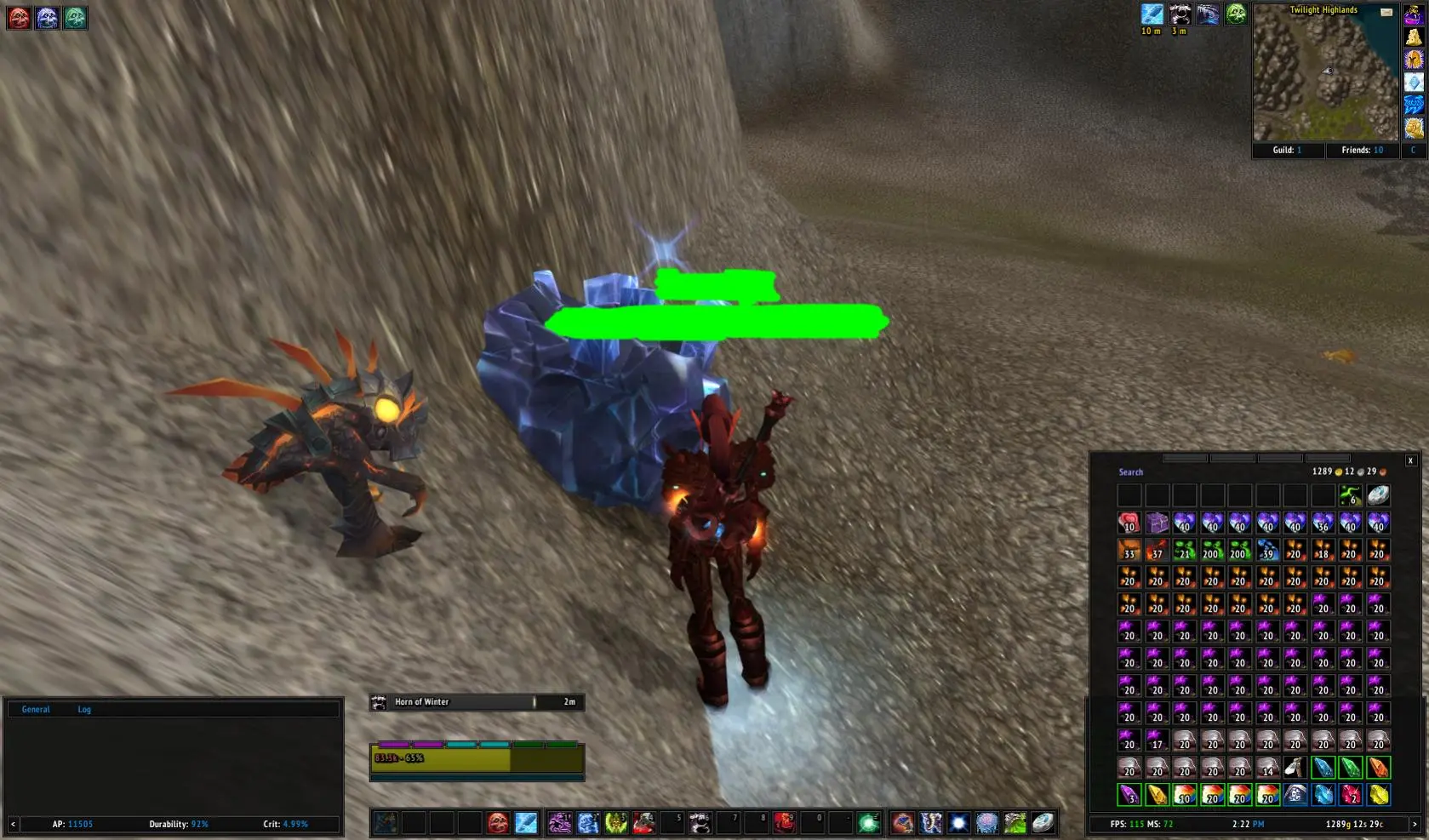Close the bag window
This screenshot has height=840, width=1429.
[1410, 460]
